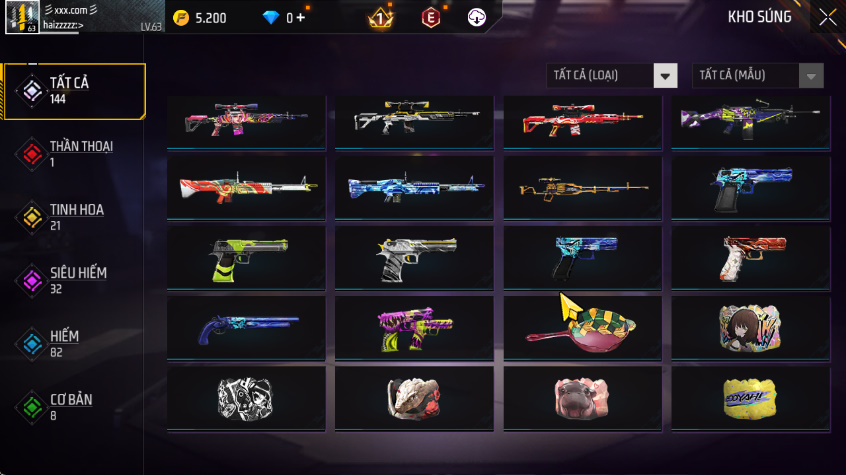
Task: Add diamonds with the plus button
Action: tap(301, 18)
